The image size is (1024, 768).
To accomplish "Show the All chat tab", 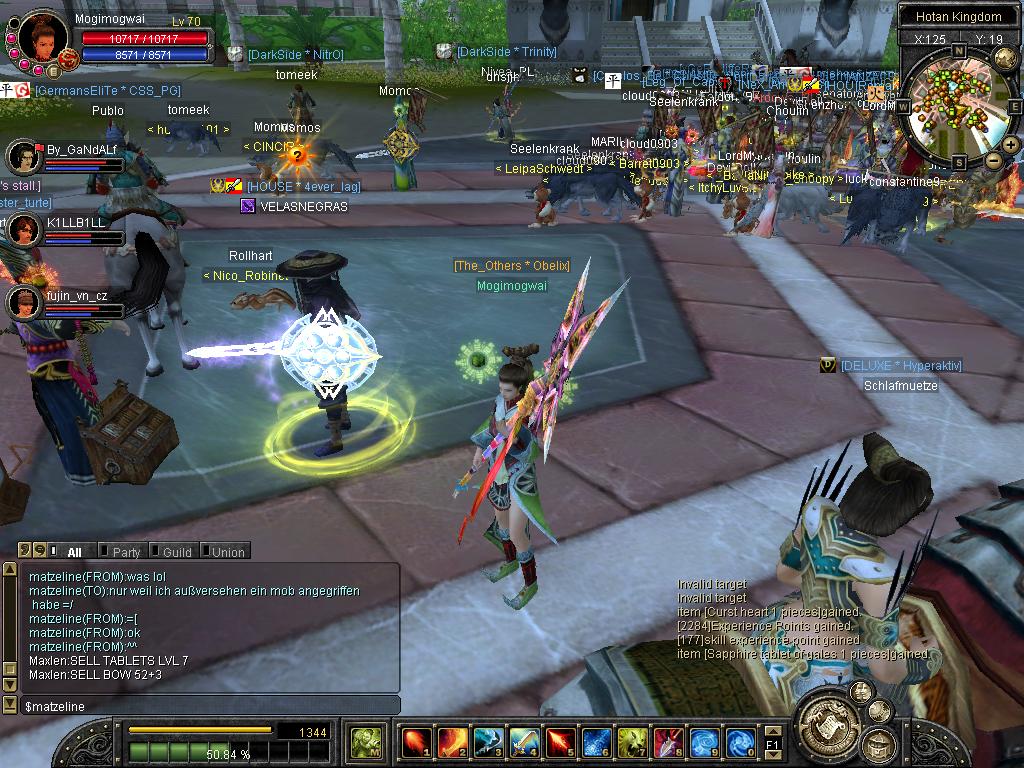I will point(70,551).
